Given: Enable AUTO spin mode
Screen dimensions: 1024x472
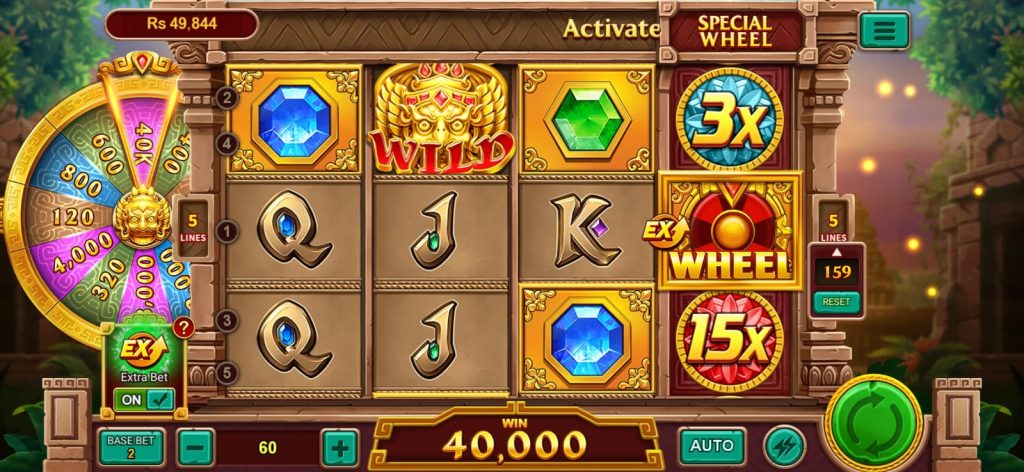Looking at the screenshot, I should click(x=712, y=446).
